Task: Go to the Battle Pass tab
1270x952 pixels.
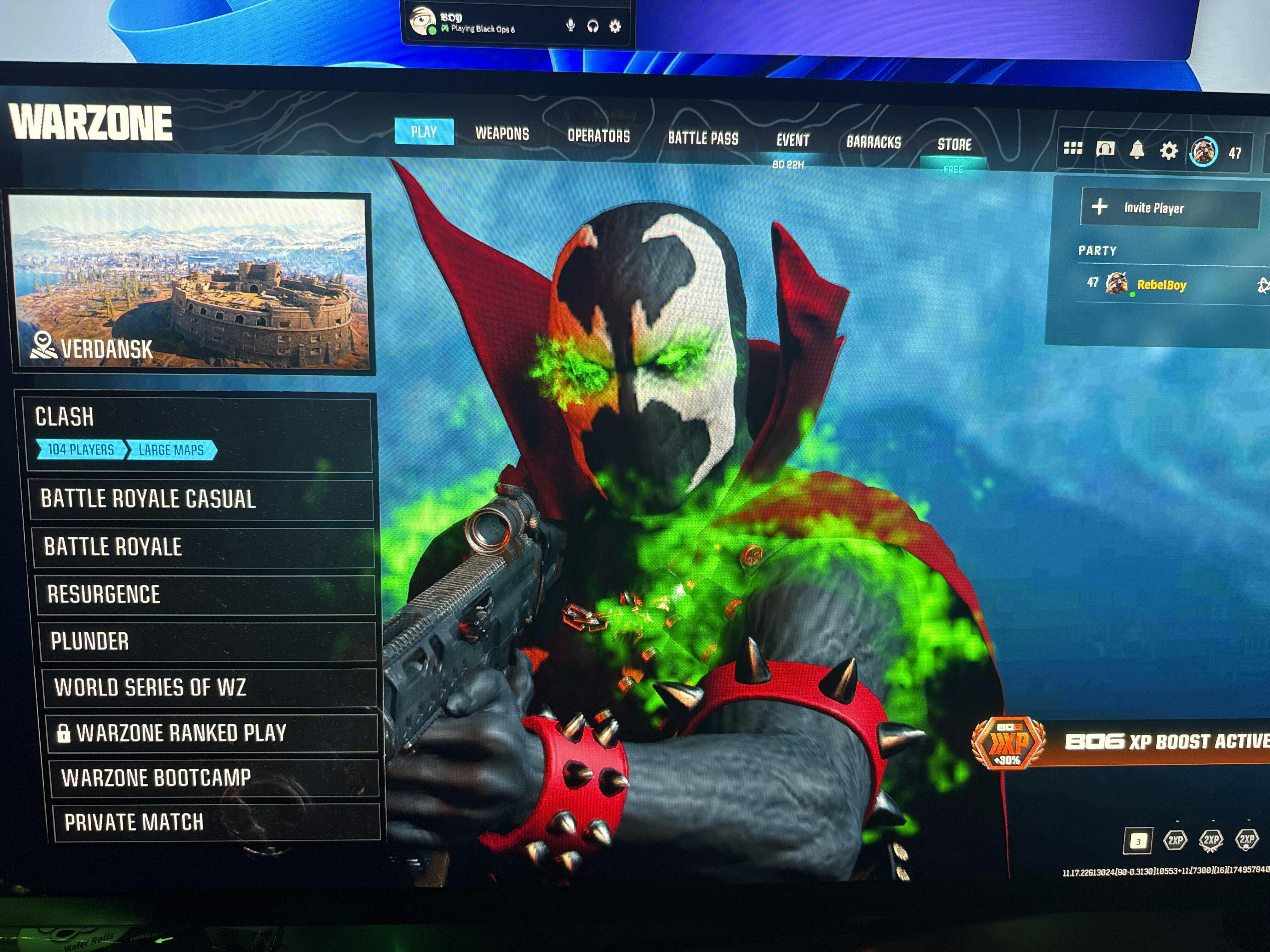Action: click(703, 138)
